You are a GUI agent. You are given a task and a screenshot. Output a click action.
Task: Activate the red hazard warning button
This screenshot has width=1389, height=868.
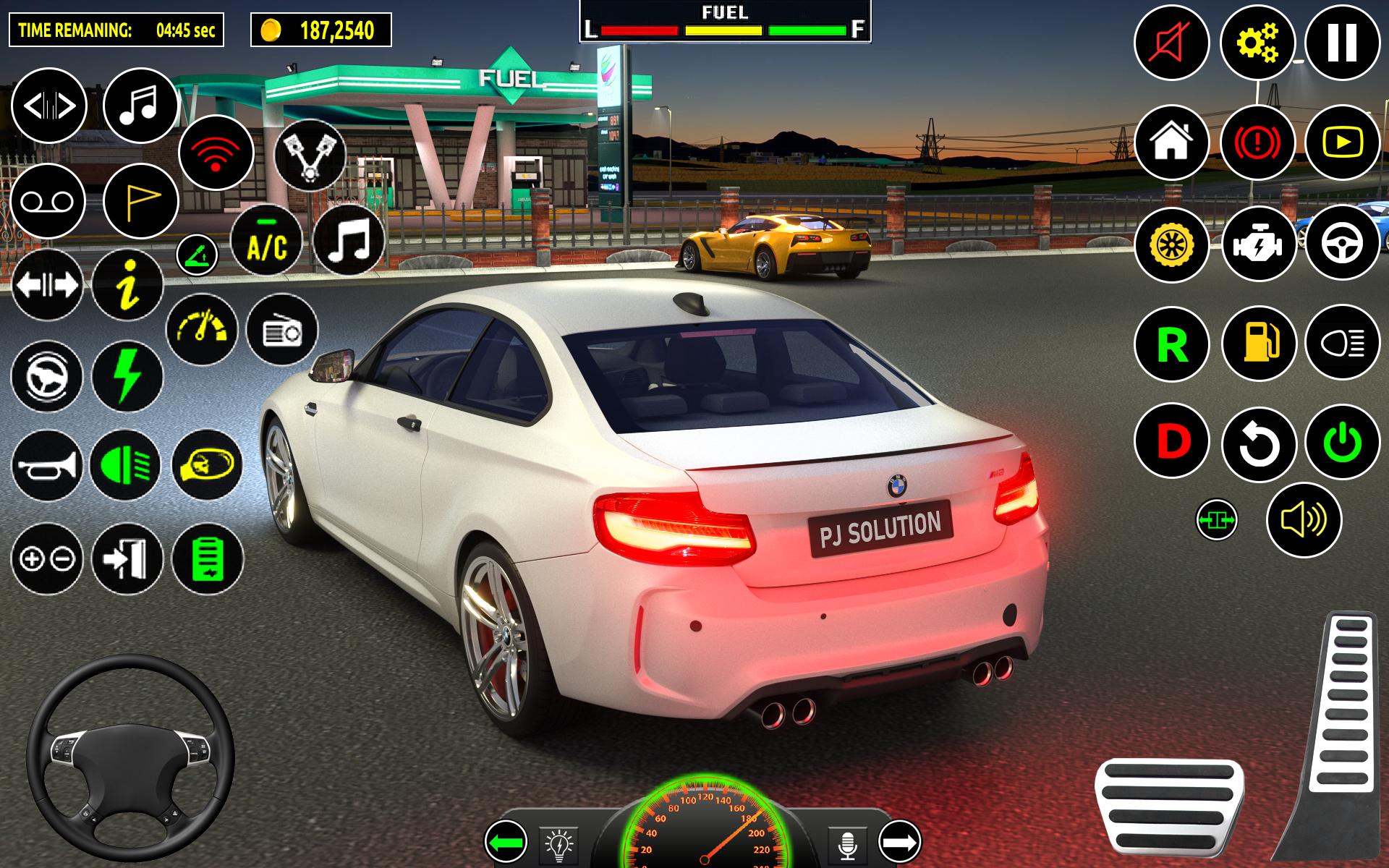(1257, 142)
